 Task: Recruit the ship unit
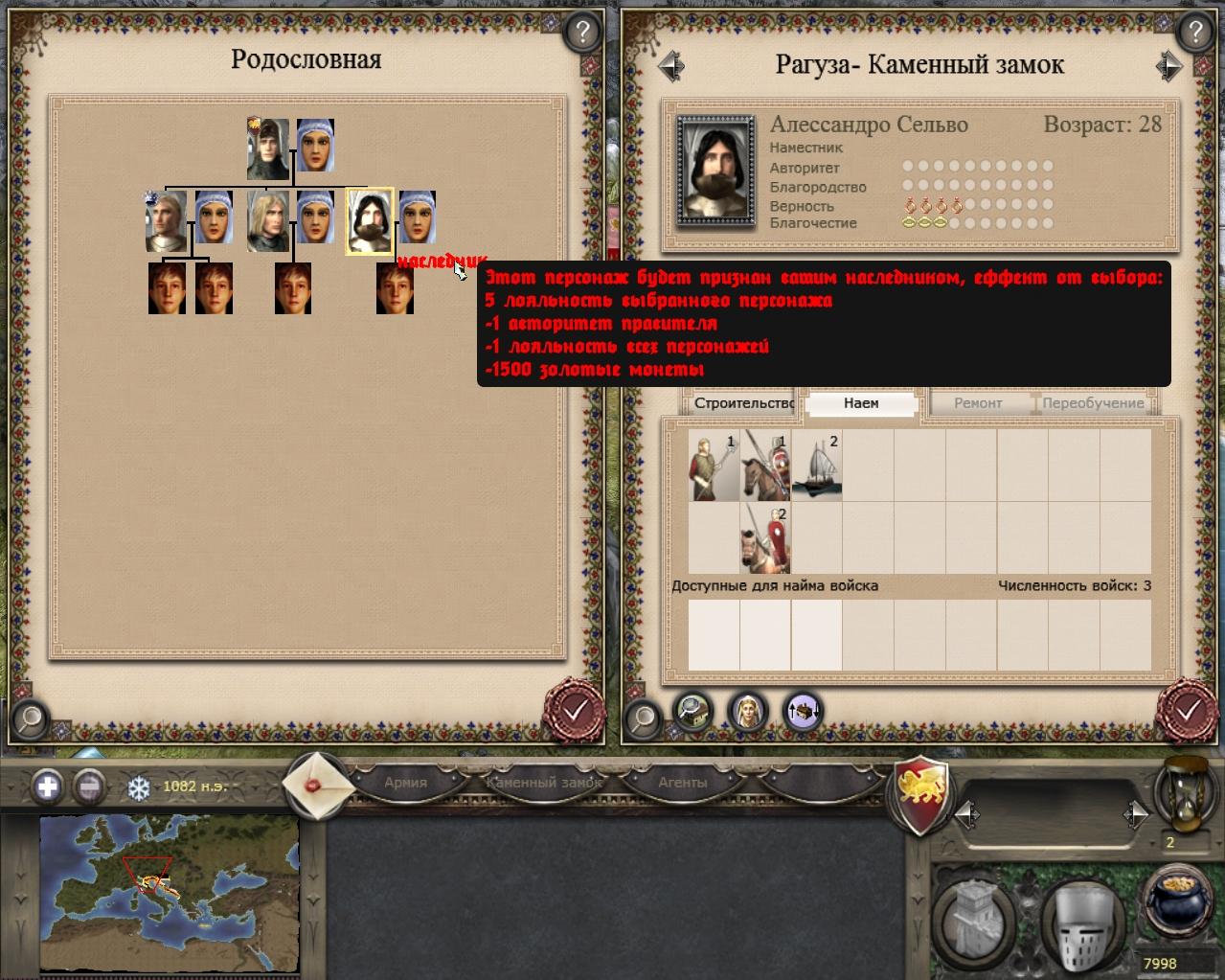(x=817, y=466)
